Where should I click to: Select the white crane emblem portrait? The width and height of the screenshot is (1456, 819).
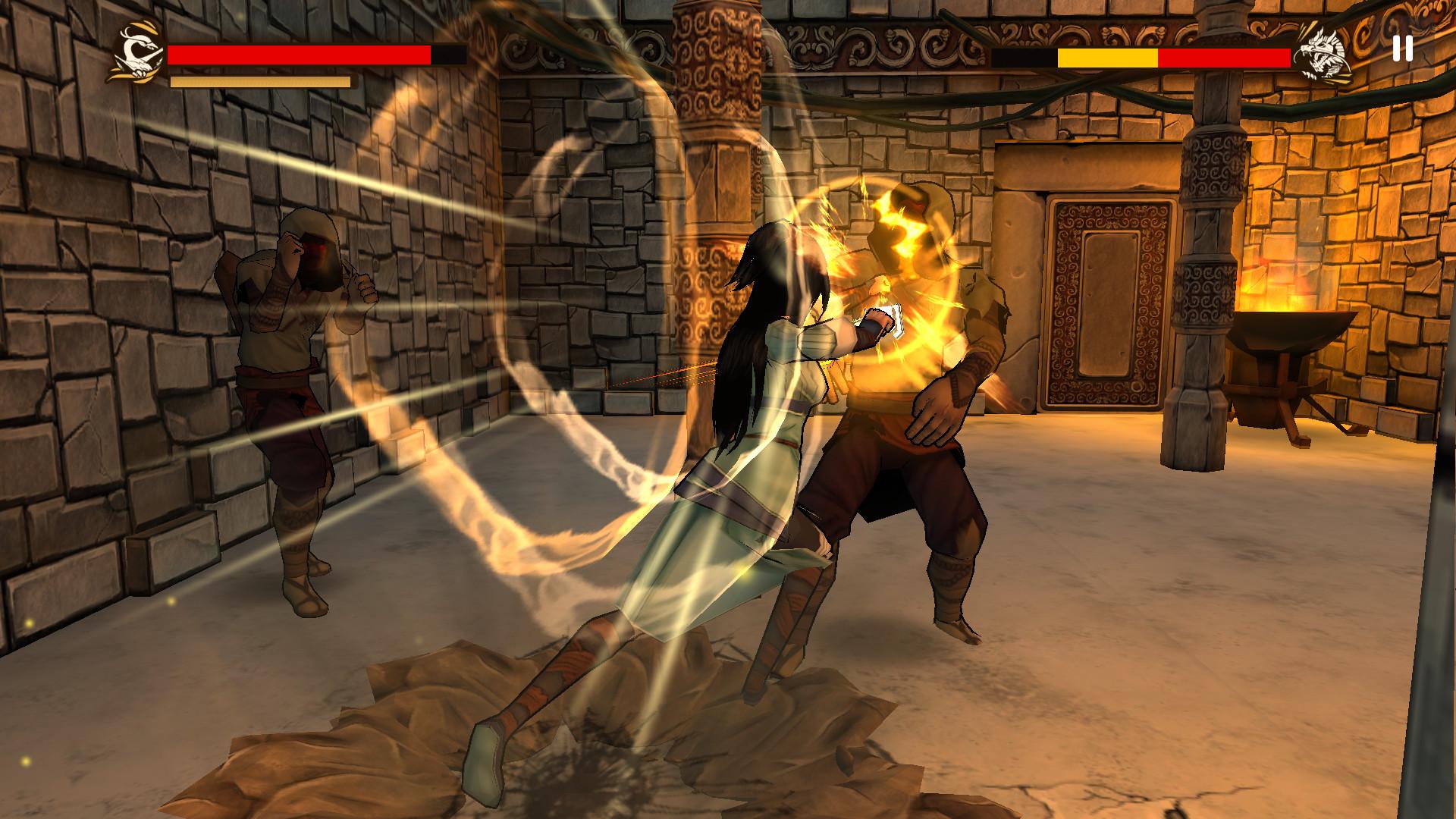pos(136,53)
